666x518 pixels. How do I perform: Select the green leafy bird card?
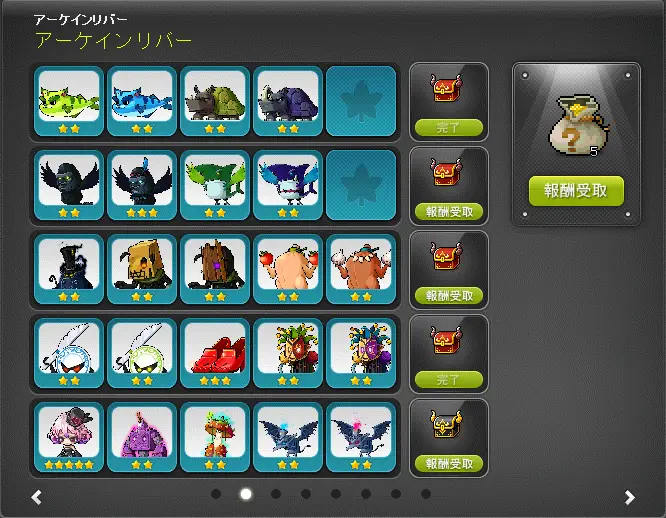(x=215, y=185)
